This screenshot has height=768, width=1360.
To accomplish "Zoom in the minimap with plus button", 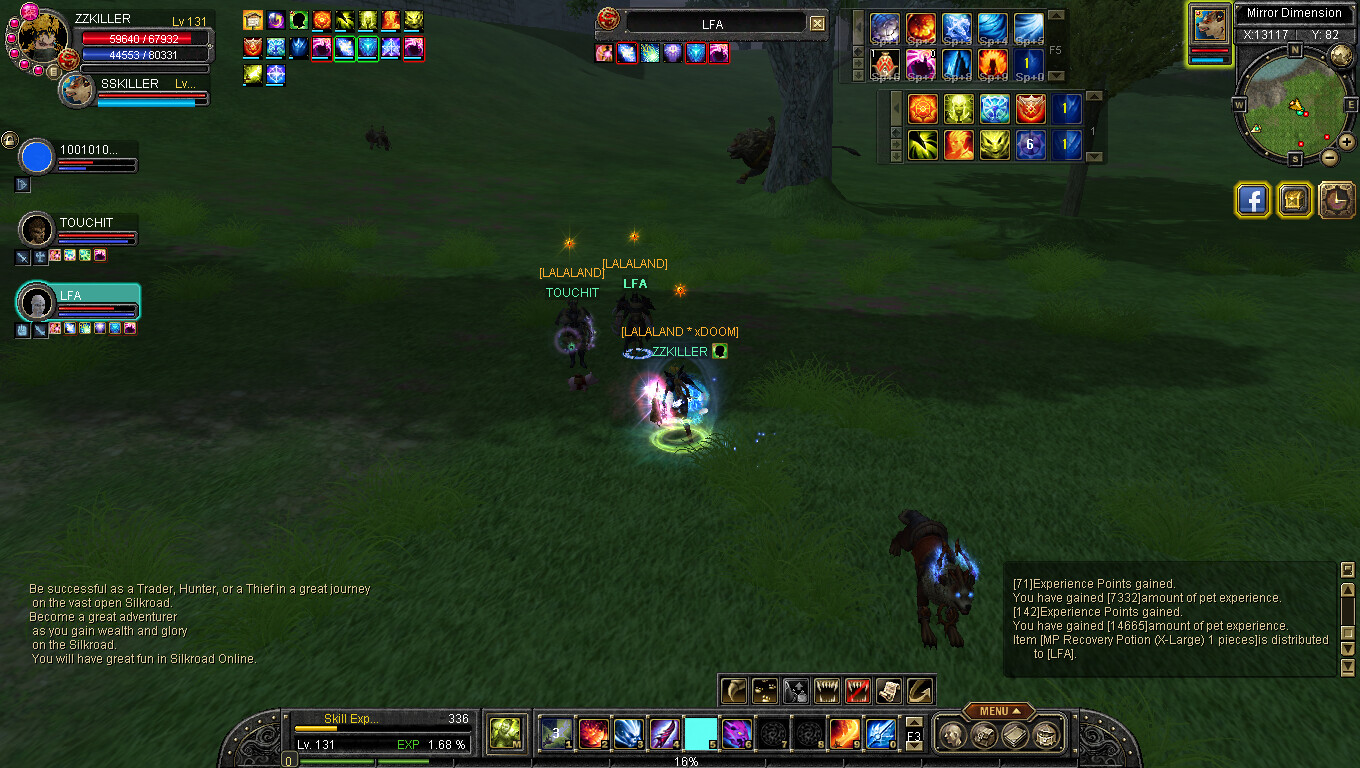I will (1346, 141).
